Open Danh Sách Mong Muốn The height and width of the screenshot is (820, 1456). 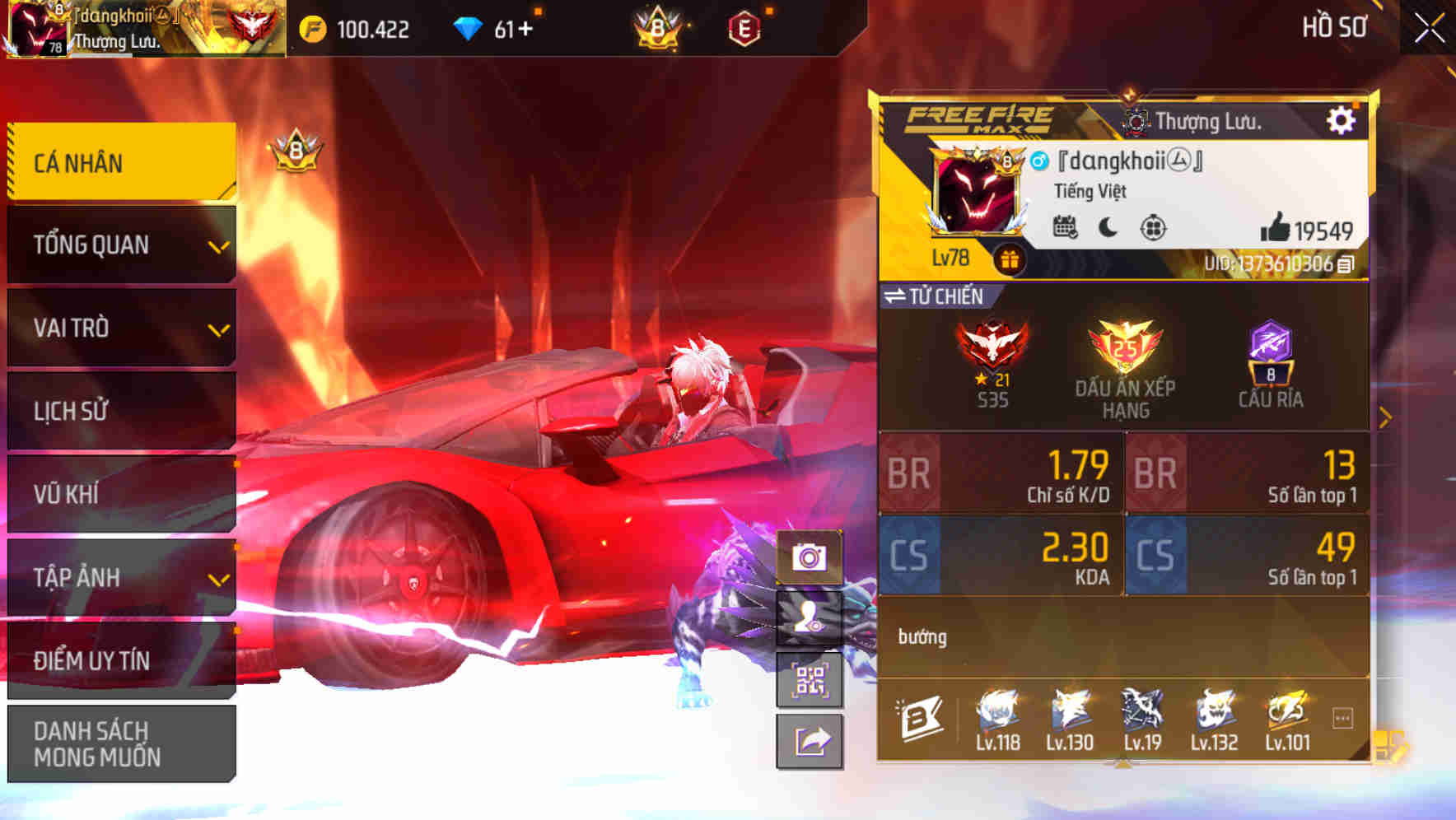point(120,741)
